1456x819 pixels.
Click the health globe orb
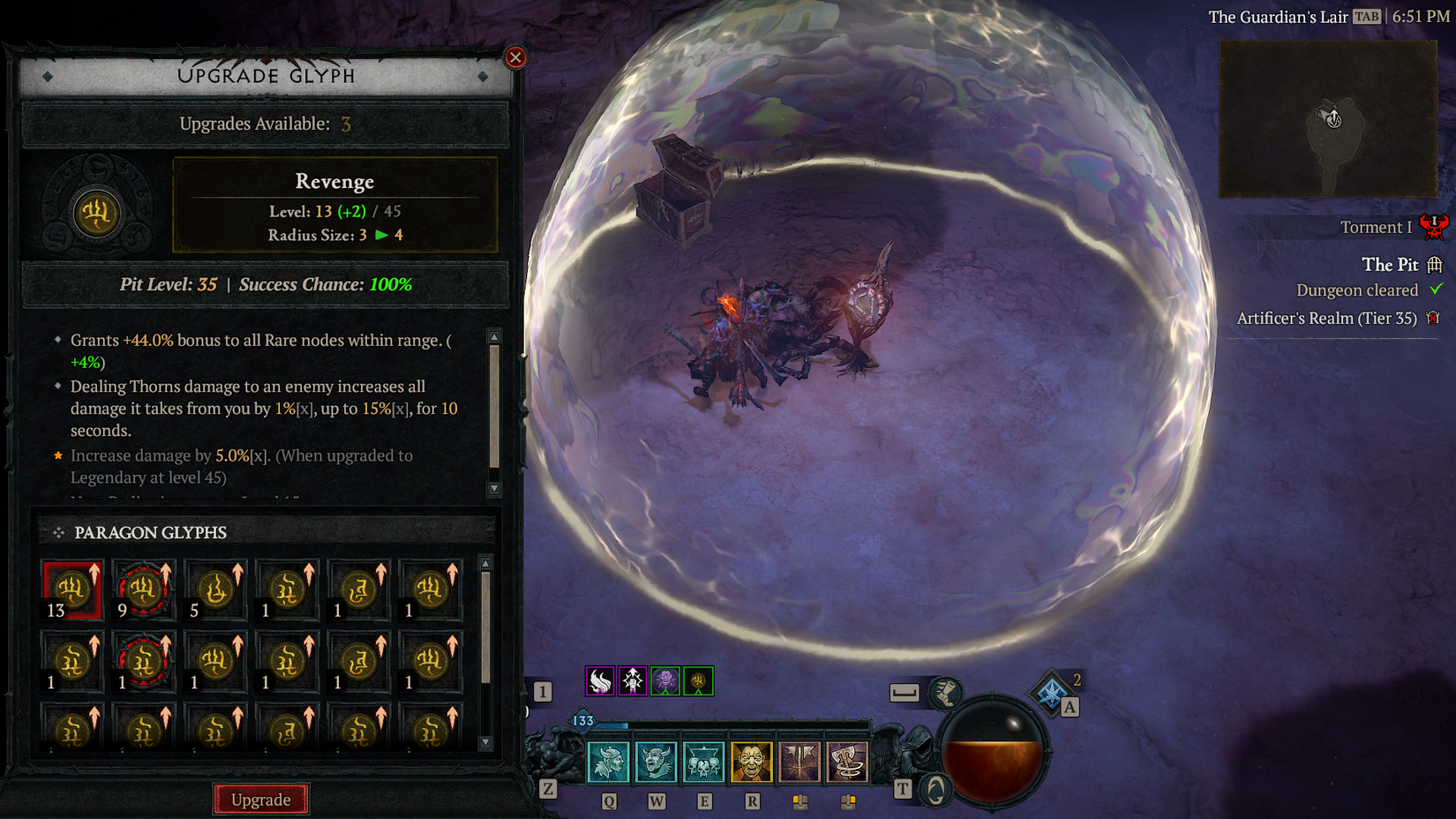tap(994, 751)
